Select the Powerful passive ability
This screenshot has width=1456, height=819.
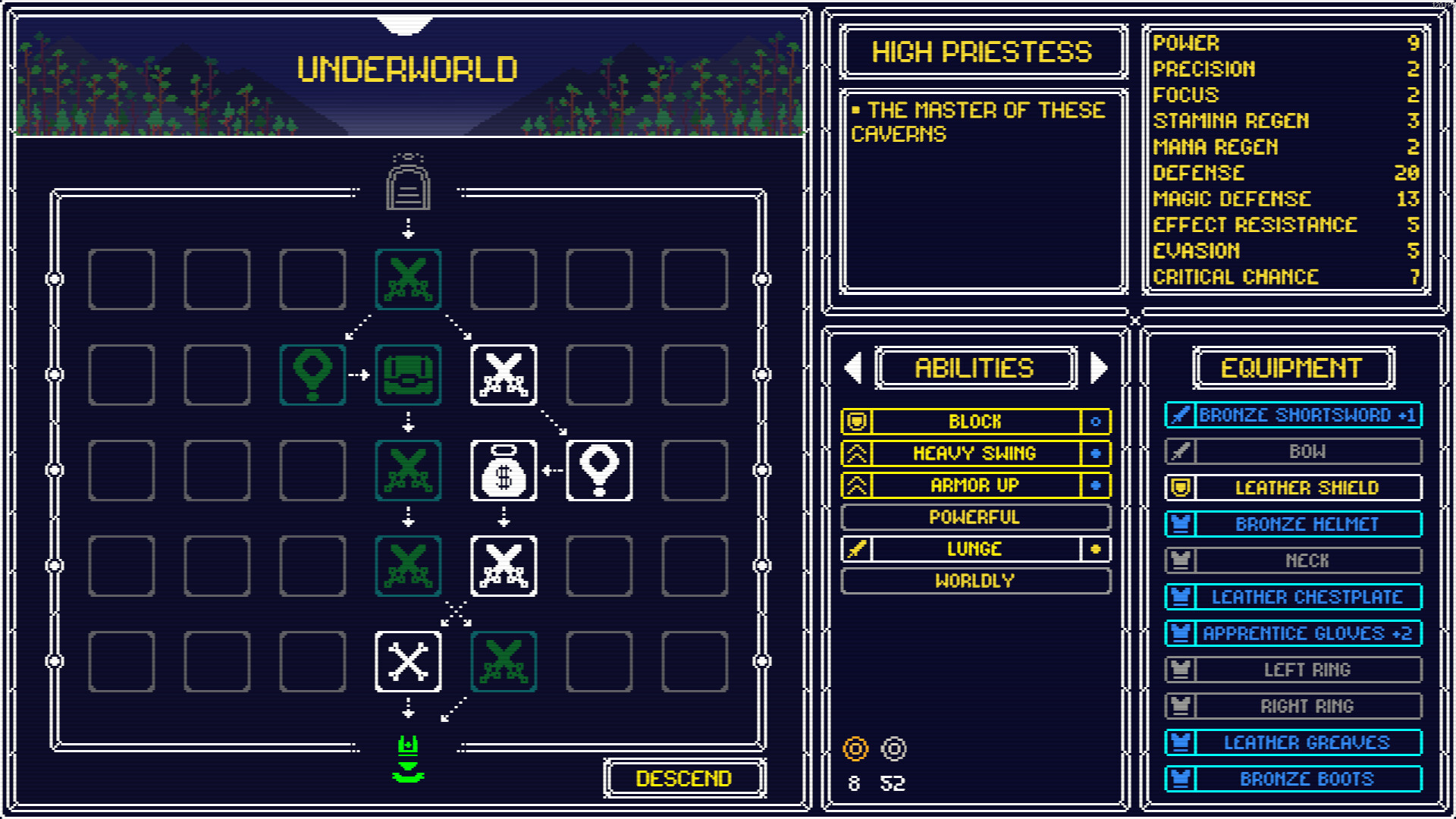[975, 517]
